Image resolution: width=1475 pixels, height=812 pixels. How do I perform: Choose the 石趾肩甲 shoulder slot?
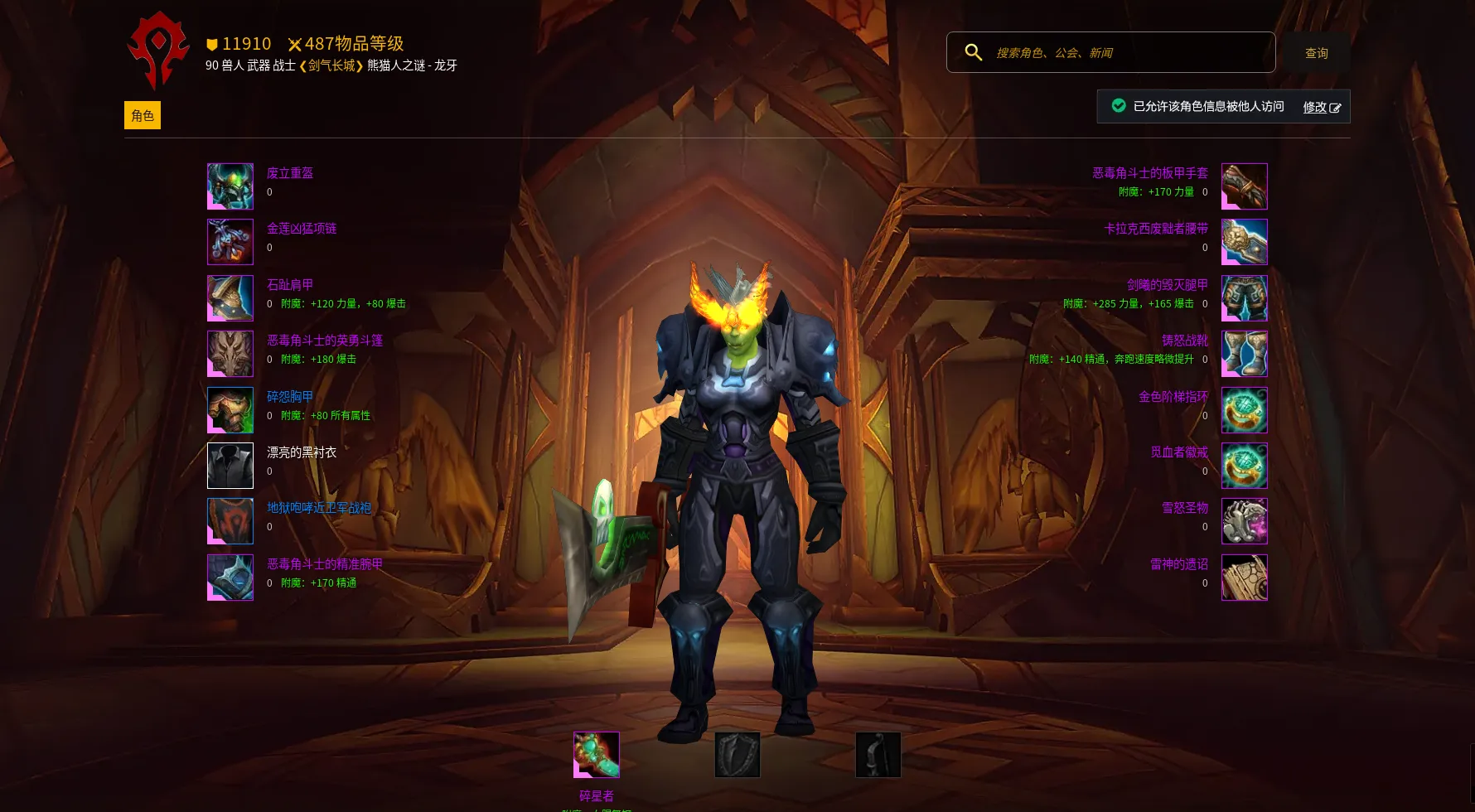pos(230,298)
